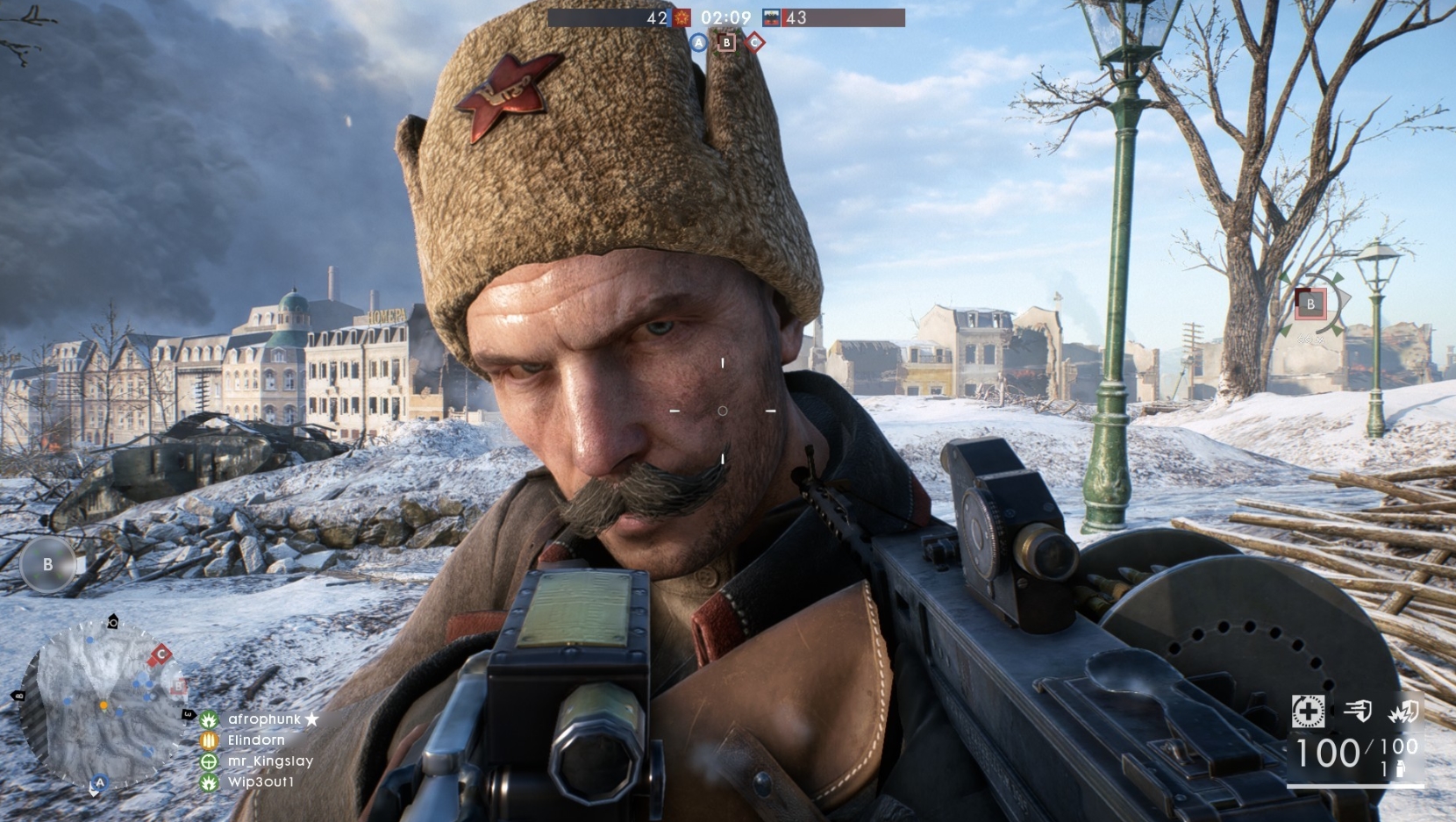The height and width of the screenshot is (822, 1456).
Task: Click Wip3out1's class emblem icon
Action: (209, 783)
